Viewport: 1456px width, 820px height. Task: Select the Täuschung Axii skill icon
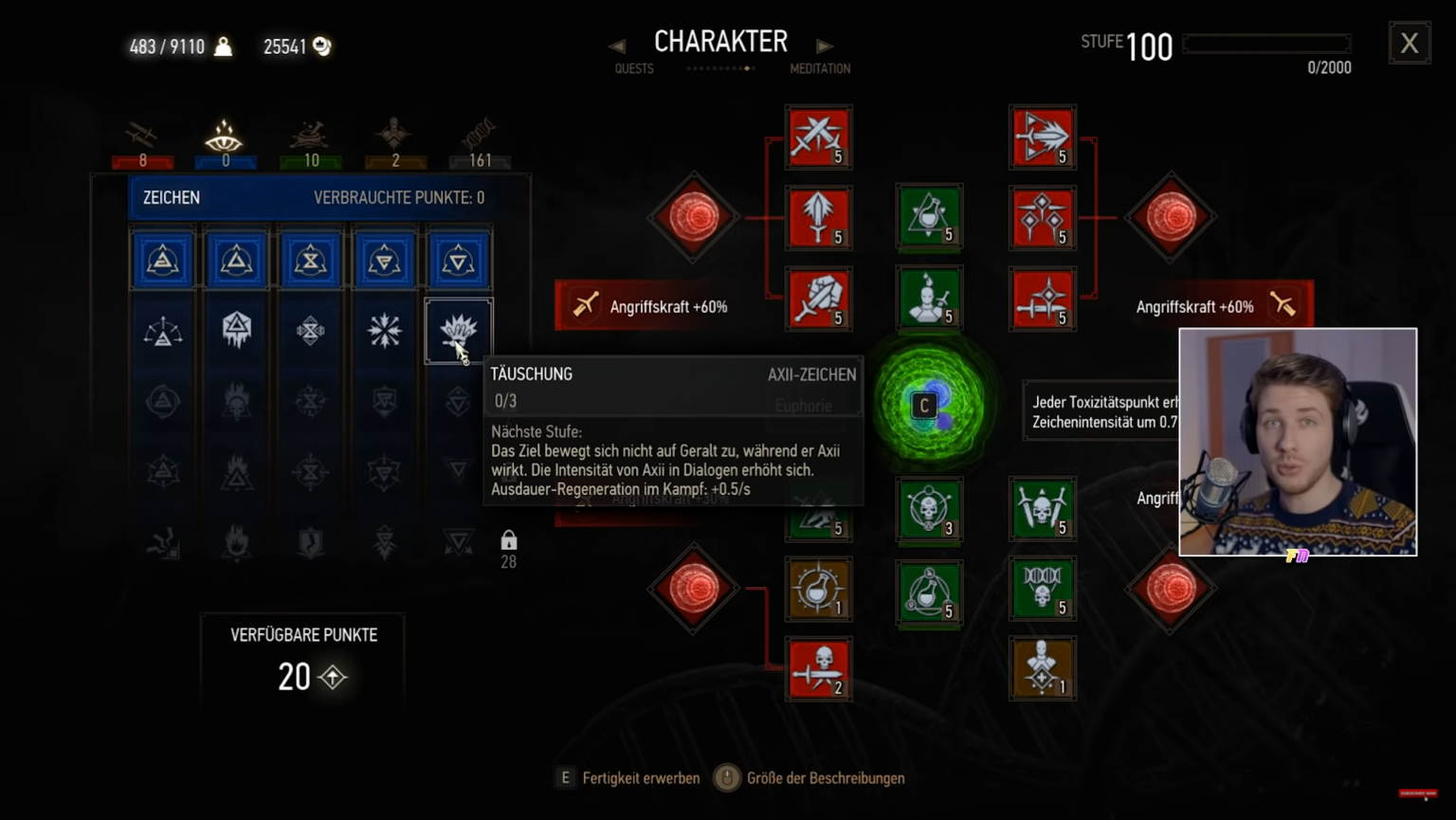click(459, 331)
